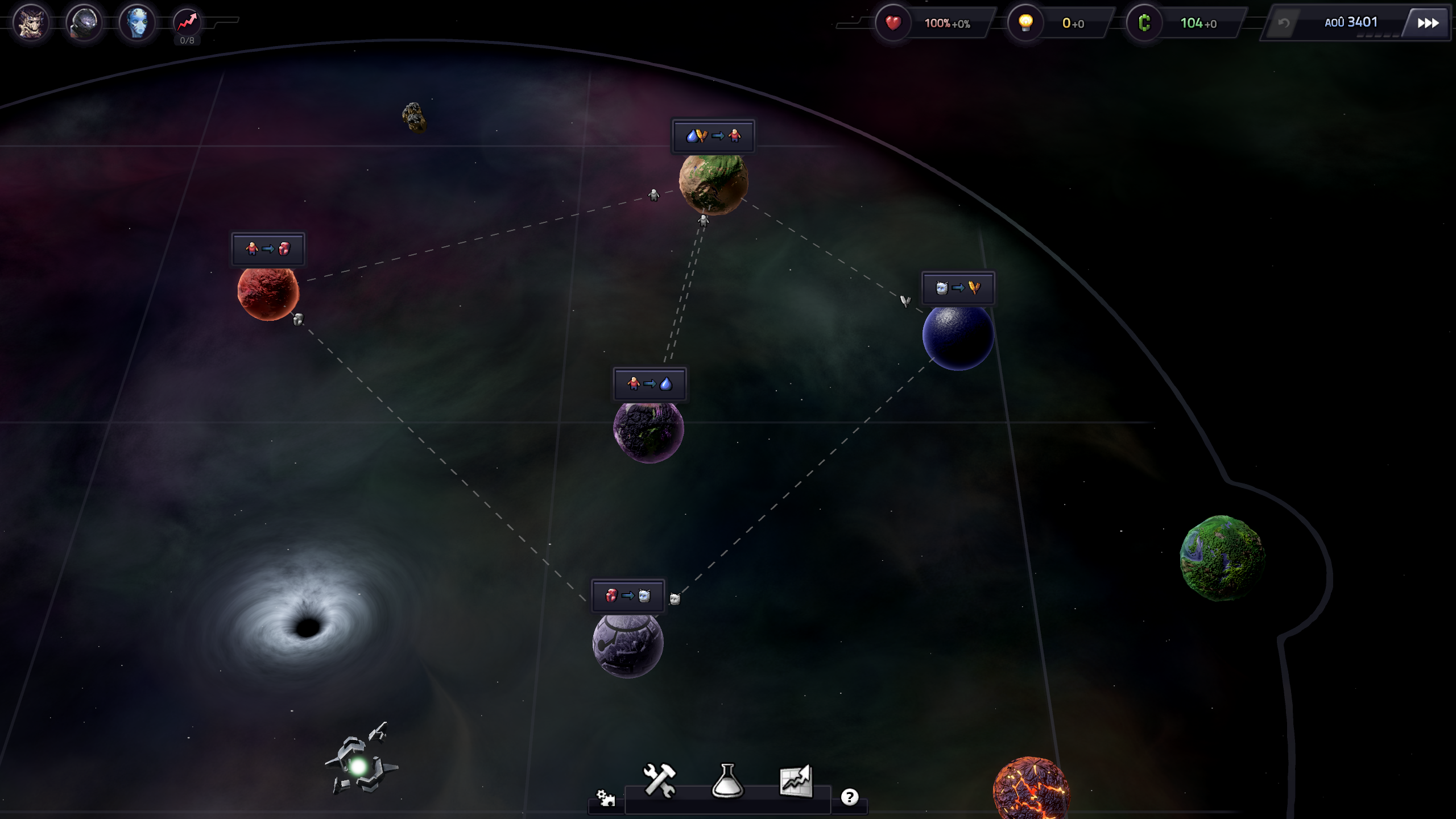End turn with the fast-forward button

coord(1428,23)
